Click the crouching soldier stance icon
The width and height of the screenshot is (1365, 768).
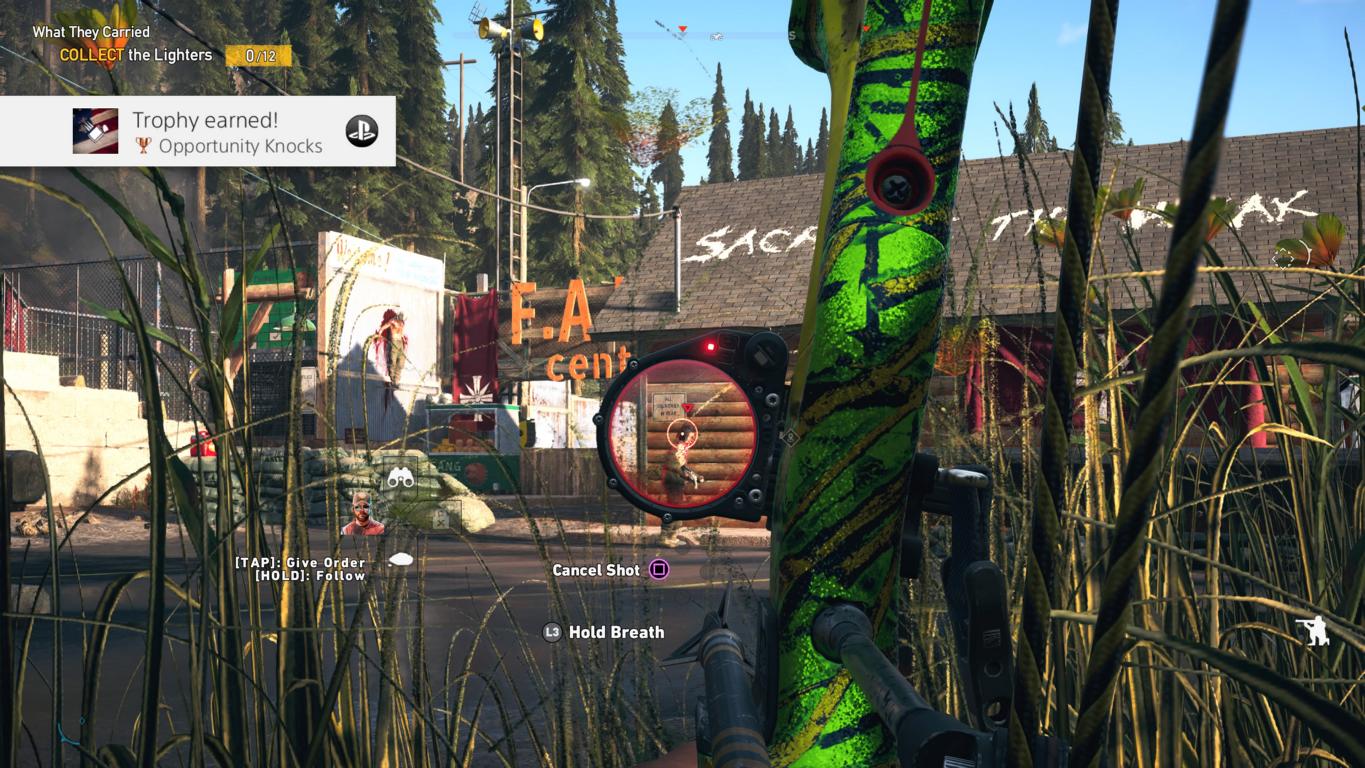(x=1312, y=630)
